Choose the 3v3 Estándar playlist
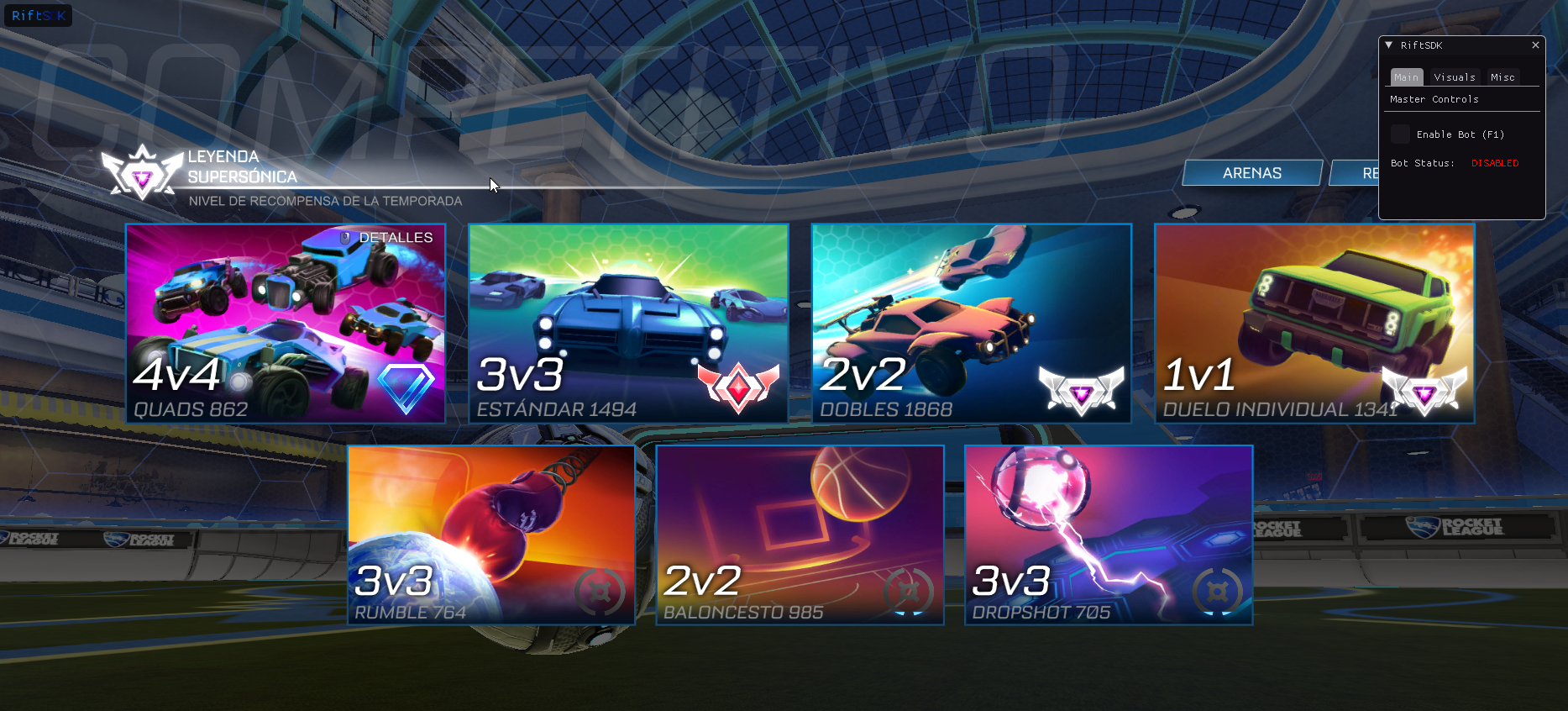This screenshot has height=711, width=1568. pyautogui.click(x=628, y=324)
